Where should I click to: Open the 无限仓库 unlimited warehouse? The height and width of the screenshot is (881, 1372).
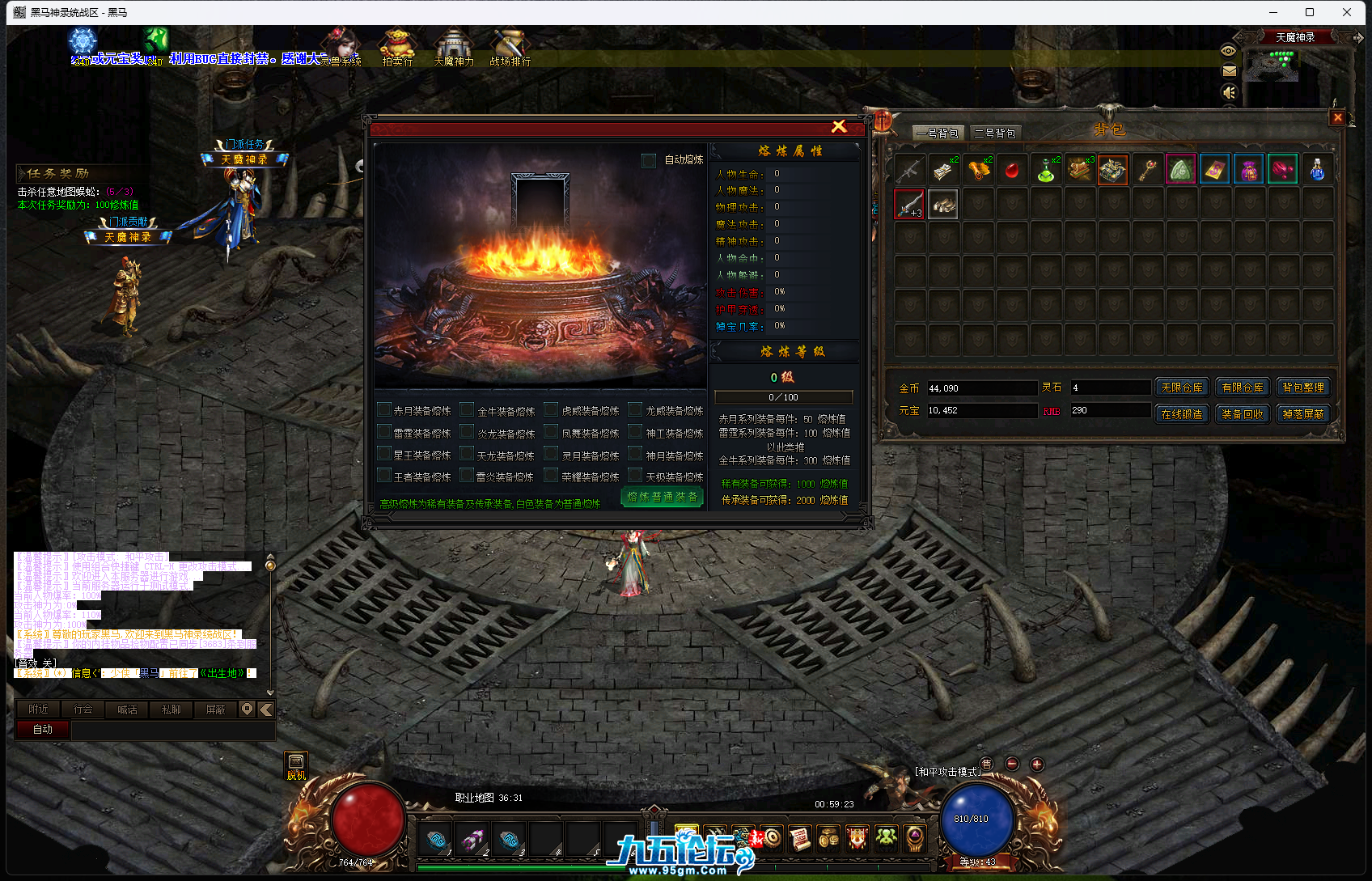(1181, 388)
